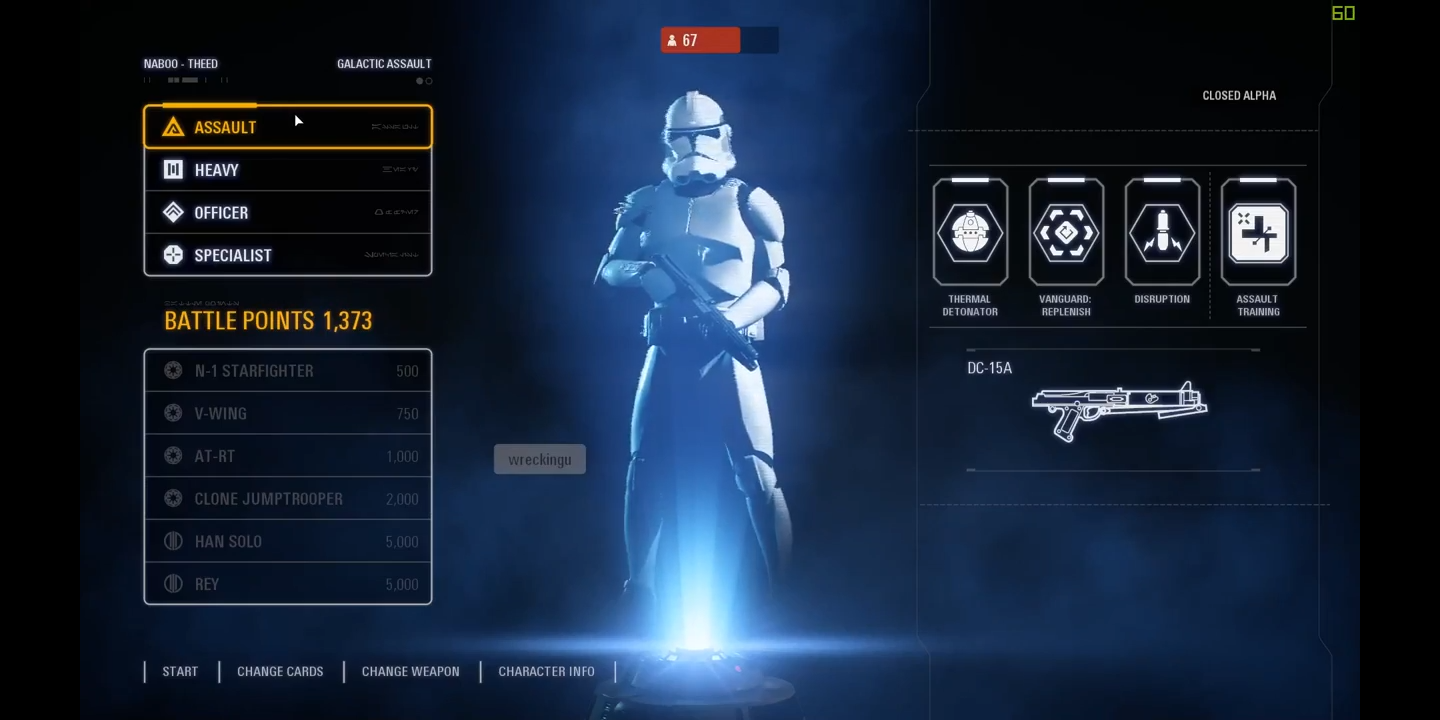Click the Thermal Detonator ability icon
Viewport: 1440px width, 720px height.
[x=969, y=232]
